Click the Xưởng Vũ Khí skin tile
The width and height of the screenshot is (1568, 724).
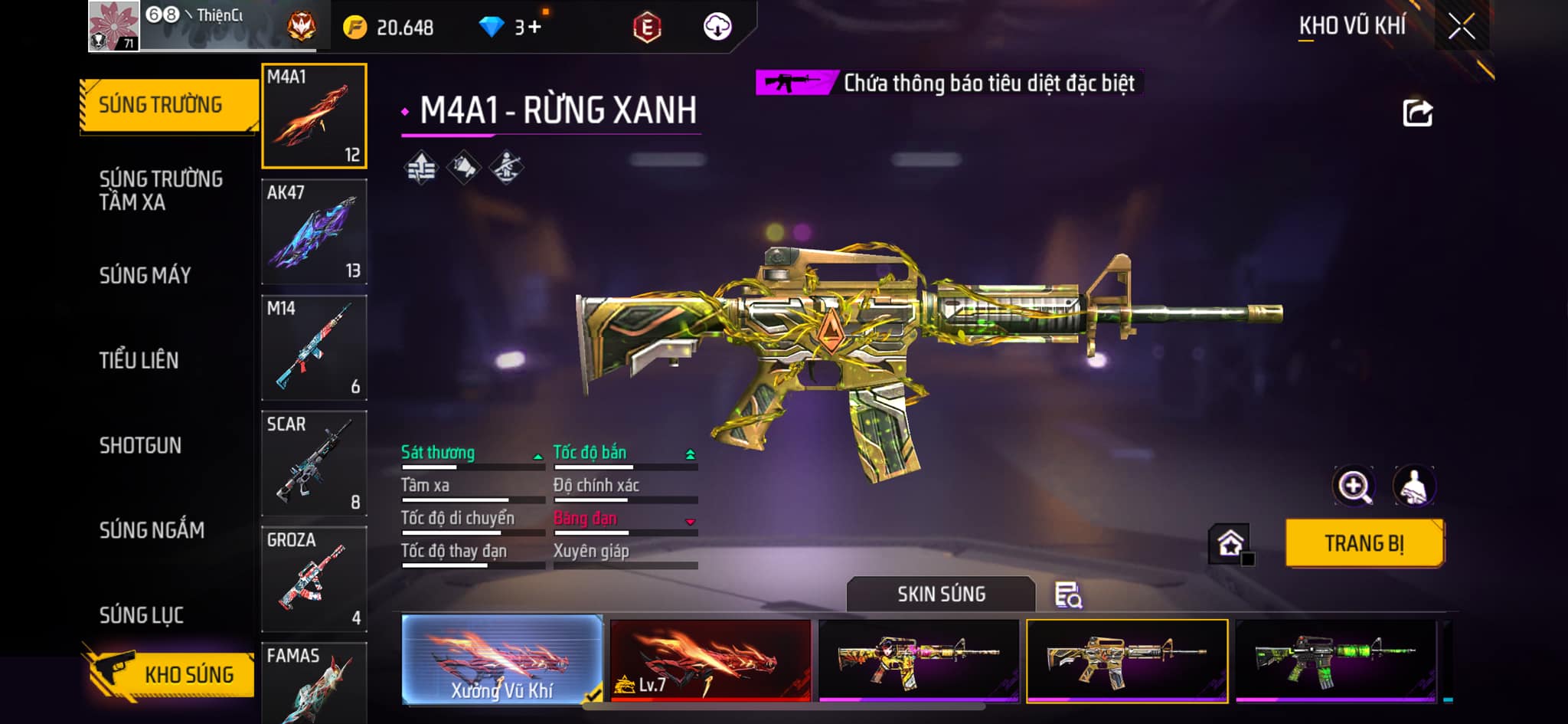502,660
